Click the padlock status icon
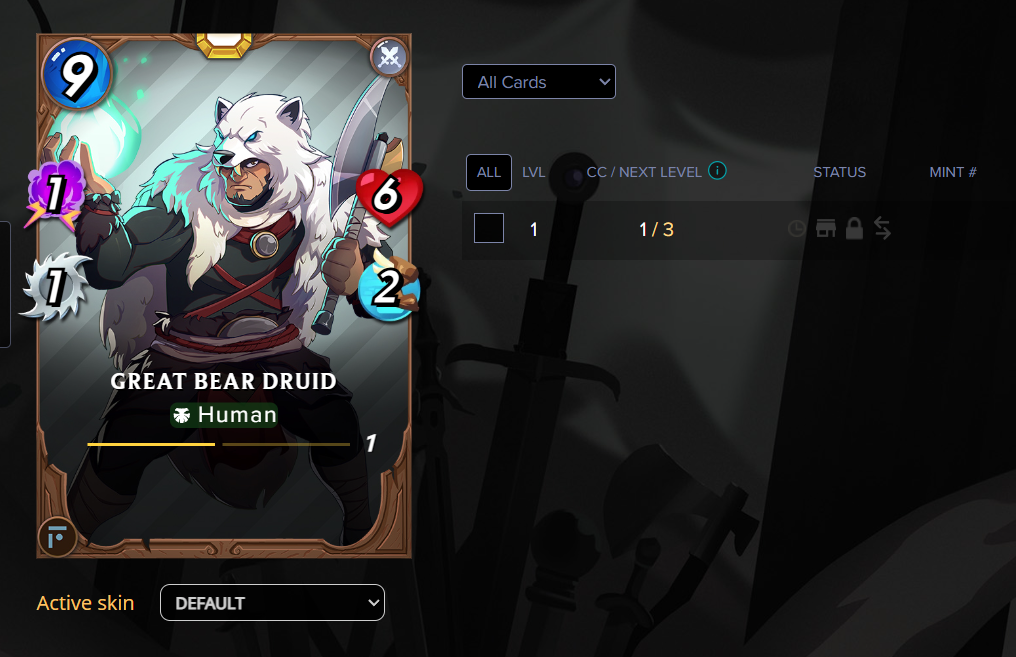Screen dimensions: 1016x657 (854, 229)
